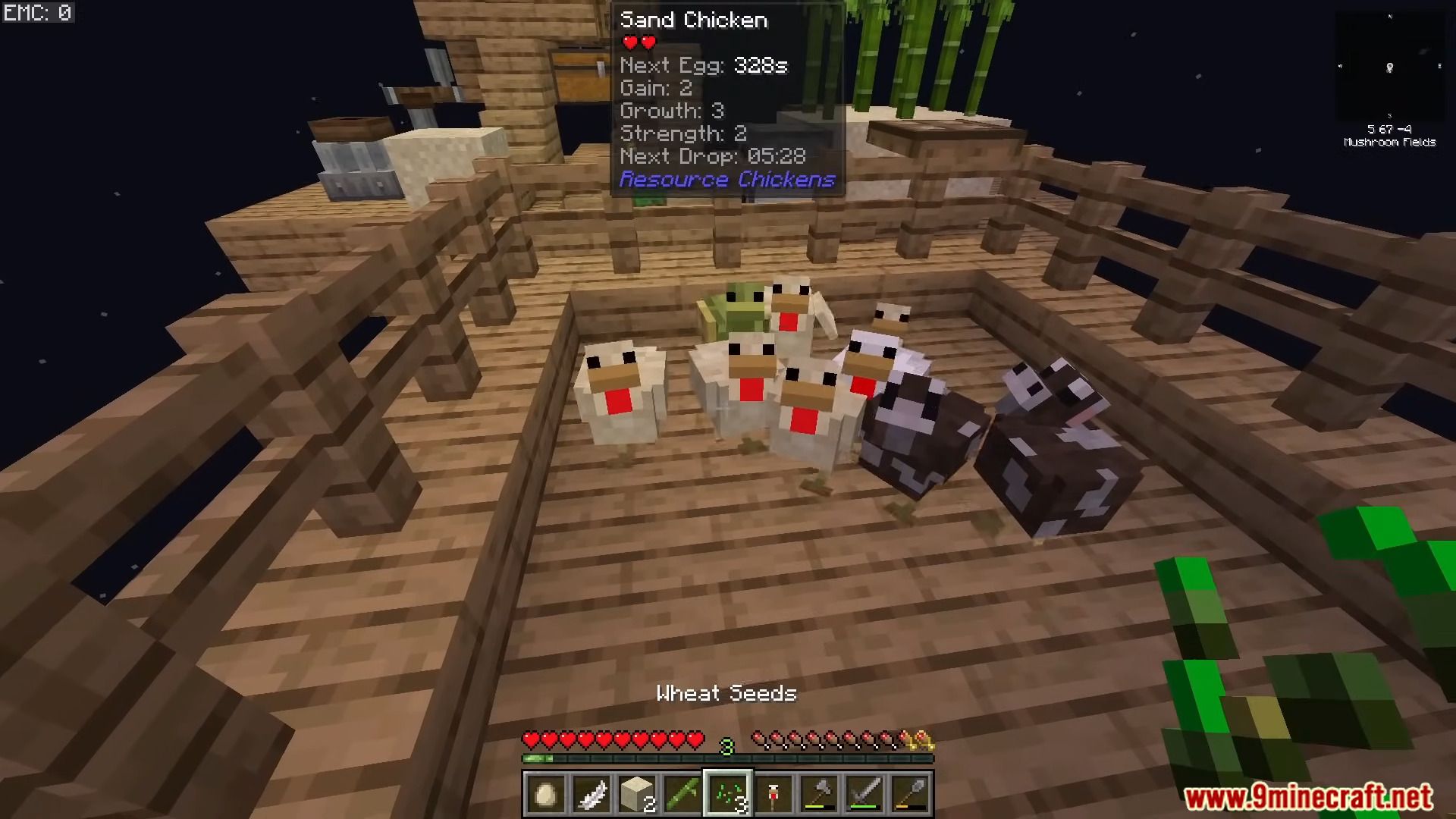Click the Sand Chicken tooltip title

point(695,20)
